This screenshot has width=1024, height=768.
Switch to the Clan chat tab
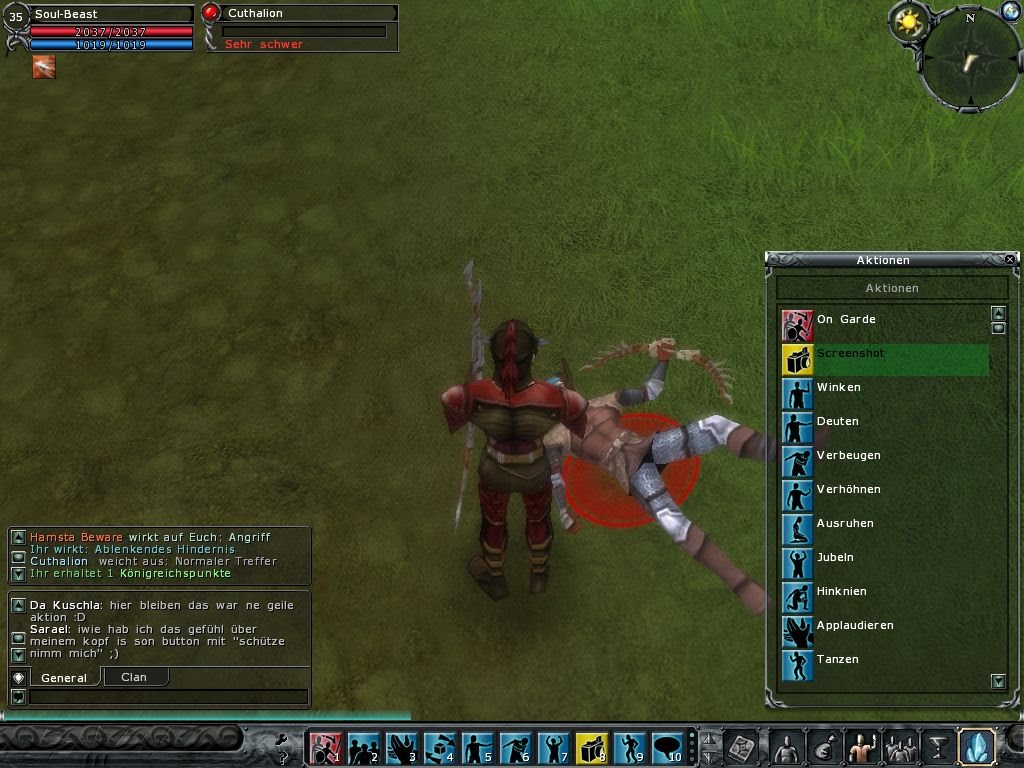pos(134,677)
